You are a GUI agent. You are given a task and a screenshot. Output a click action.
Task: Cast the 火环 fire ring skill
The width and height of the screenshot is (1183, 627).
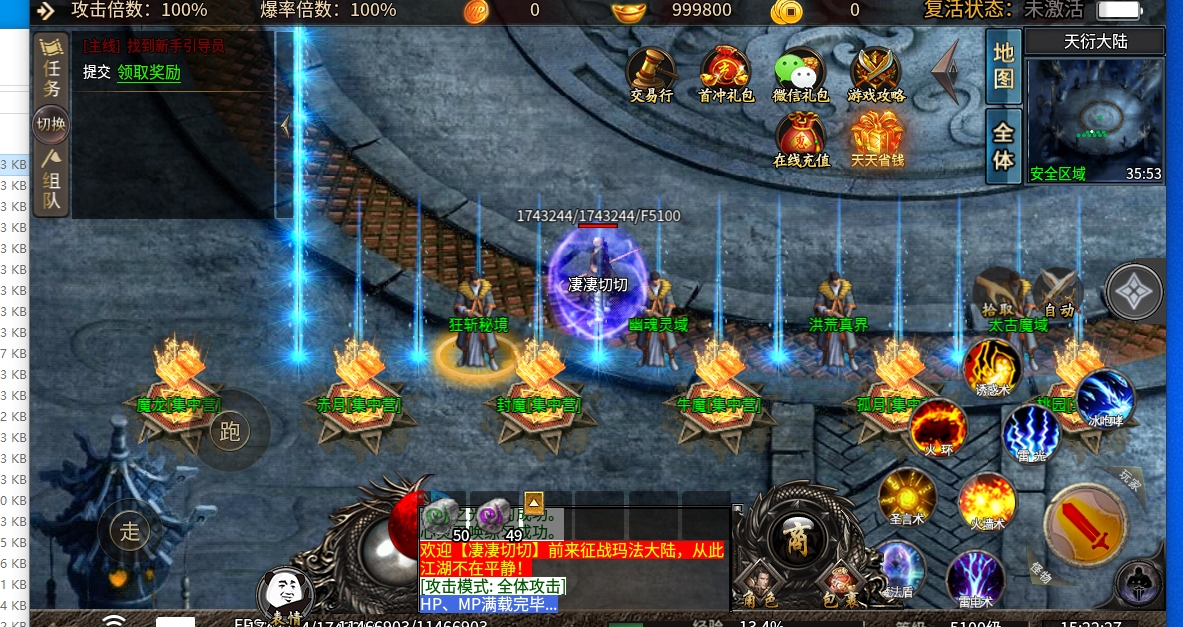(937, 426)
